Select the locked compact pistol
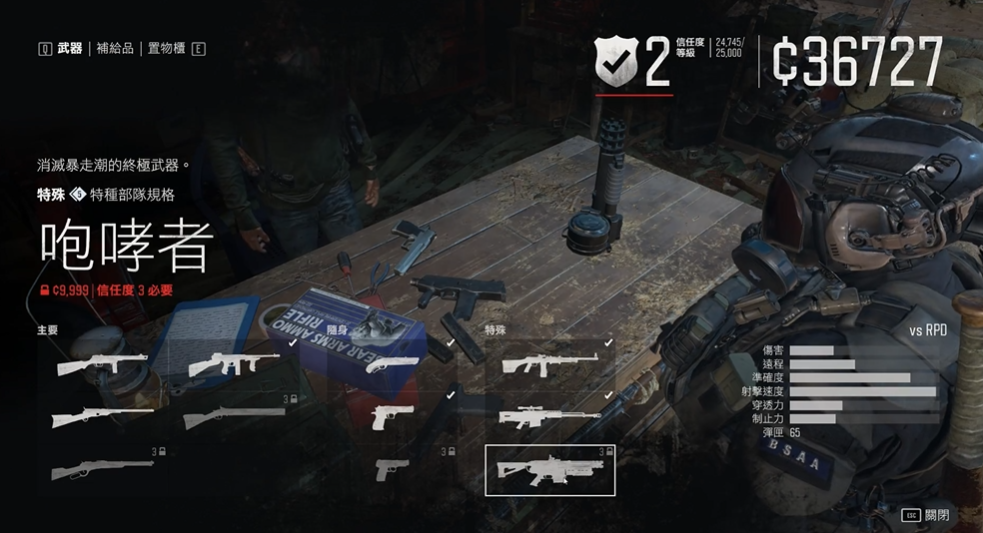Screen dimensions: 983x533 [392, 470]
